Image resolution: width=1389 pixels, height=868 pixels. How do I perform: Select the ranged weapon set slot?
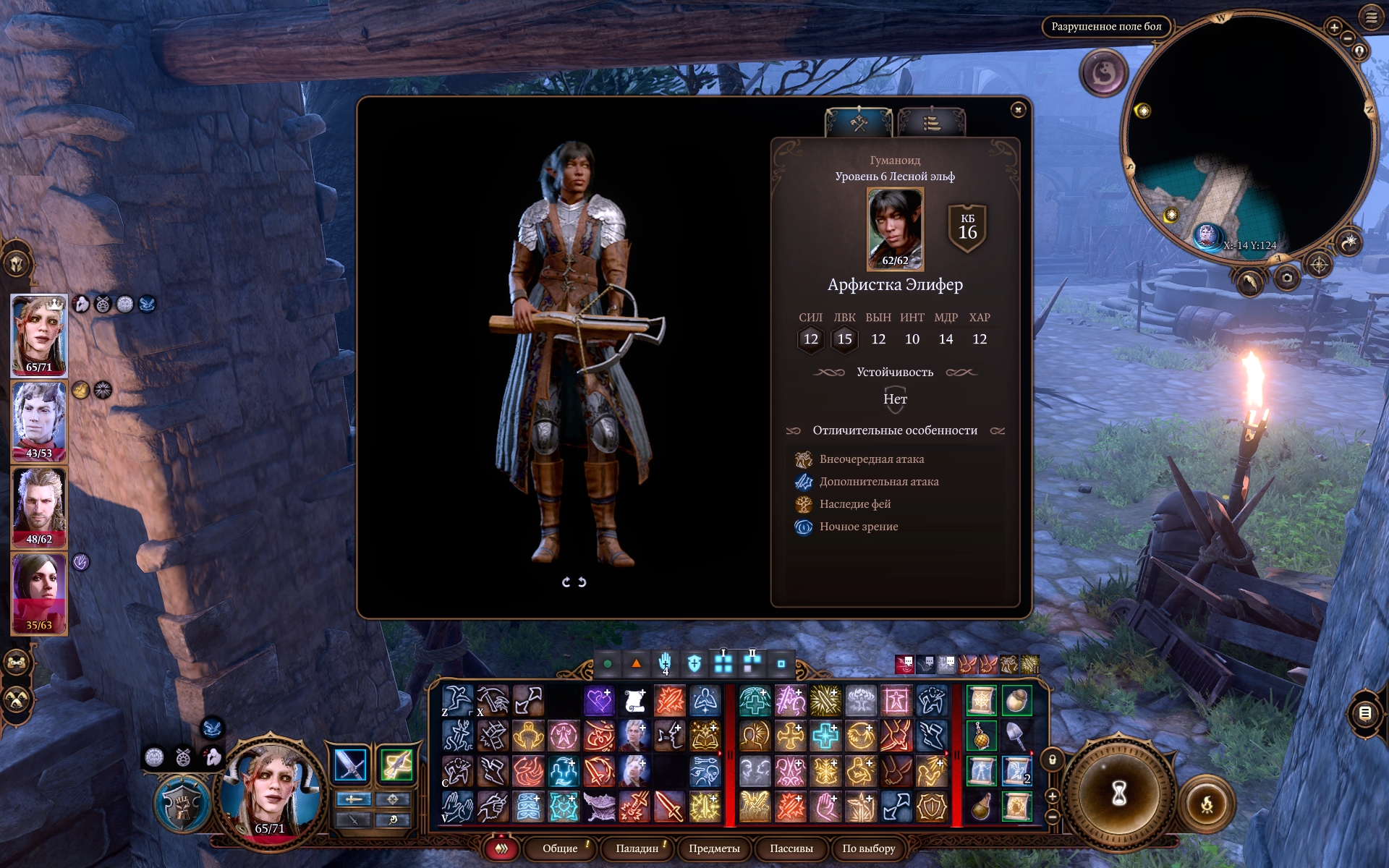(x=396, y=765)
